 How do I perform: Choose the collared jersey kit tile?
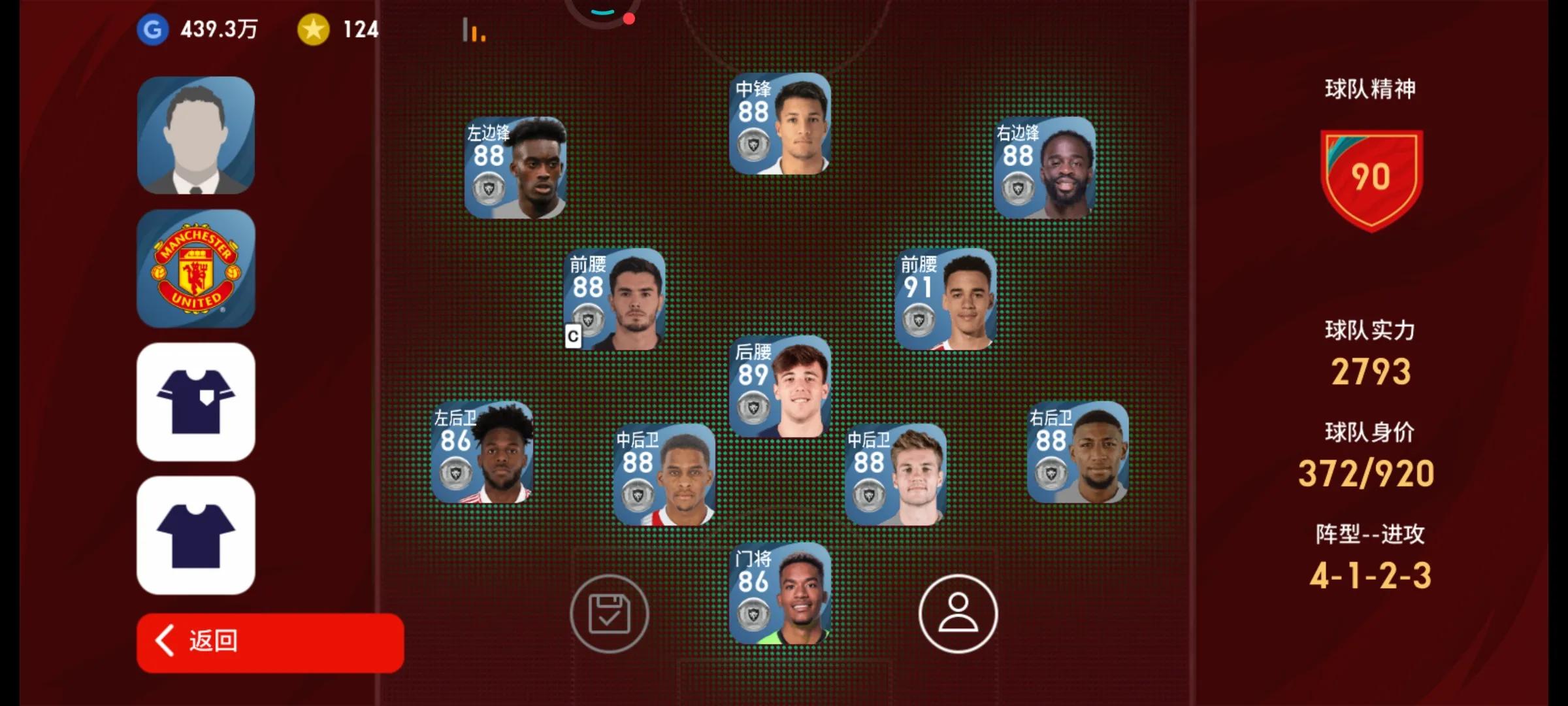coord(196,402)
